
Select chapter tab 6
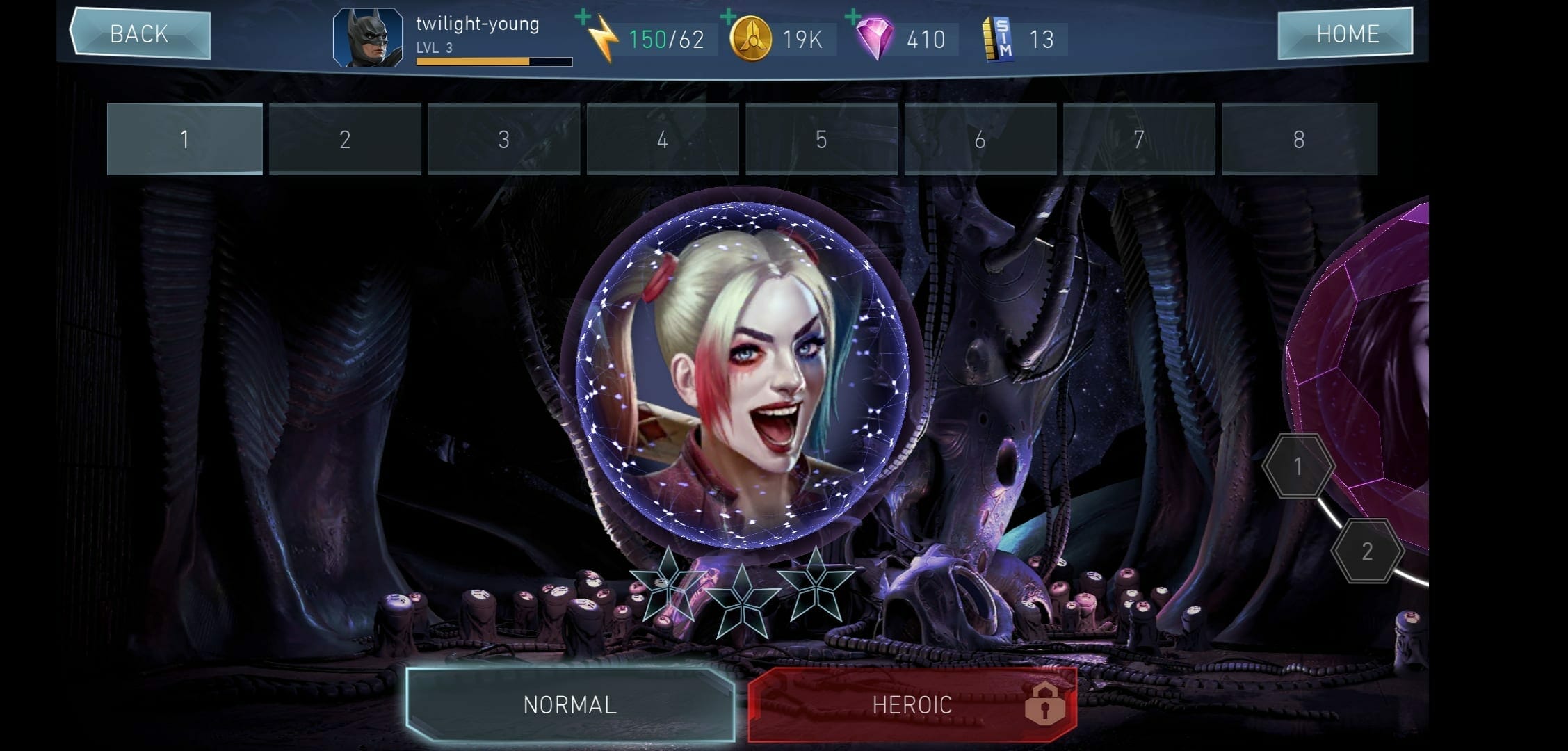click(x=980, y=139)
